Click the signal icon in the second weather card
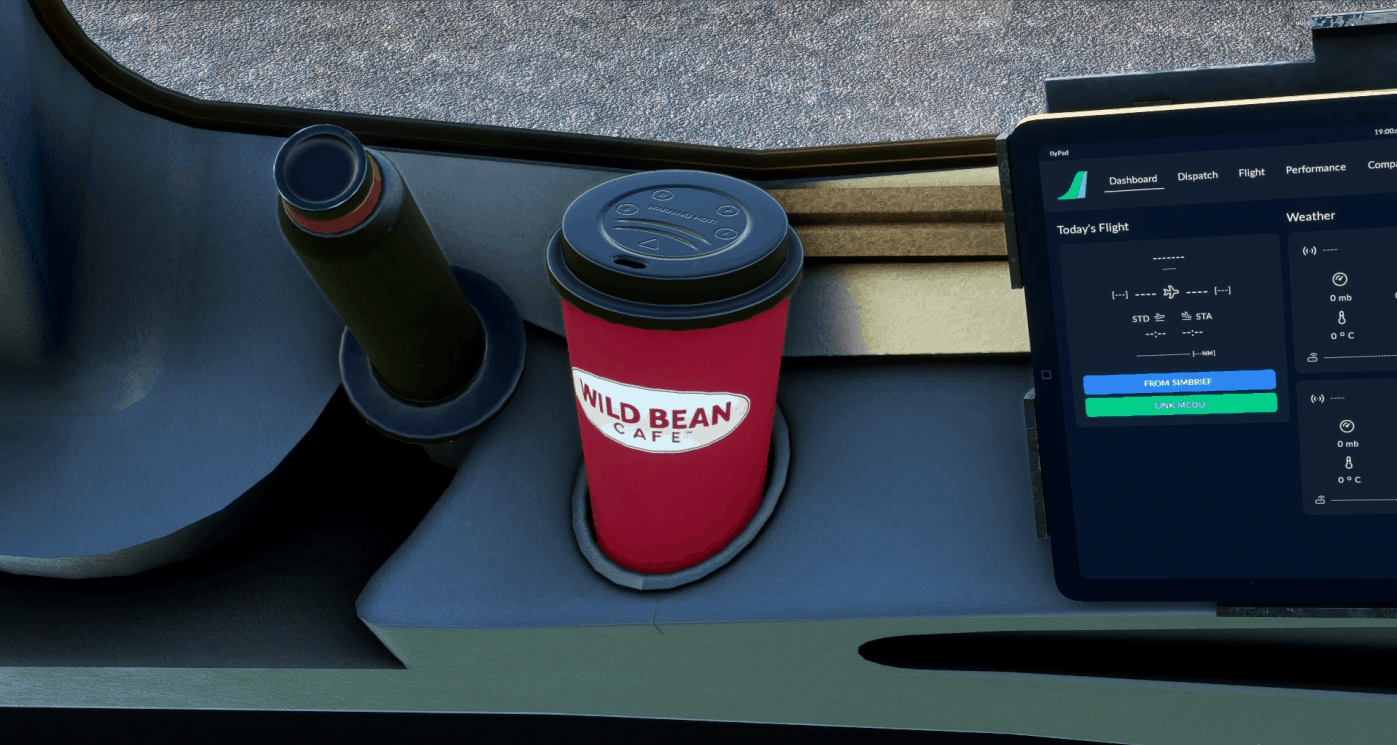Image resolution: width=1397 pixels, height=745 pixels. 1316,397
